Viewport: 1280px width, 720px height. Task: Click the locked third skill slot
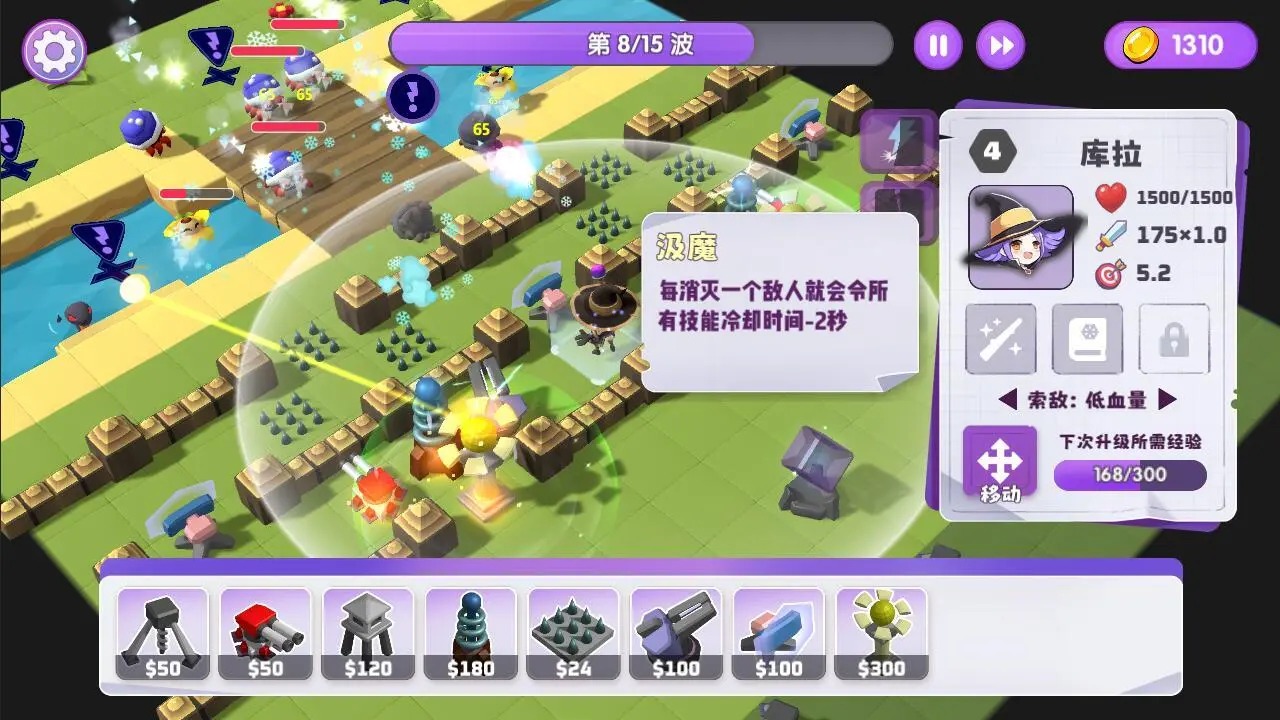point(1174,340)
